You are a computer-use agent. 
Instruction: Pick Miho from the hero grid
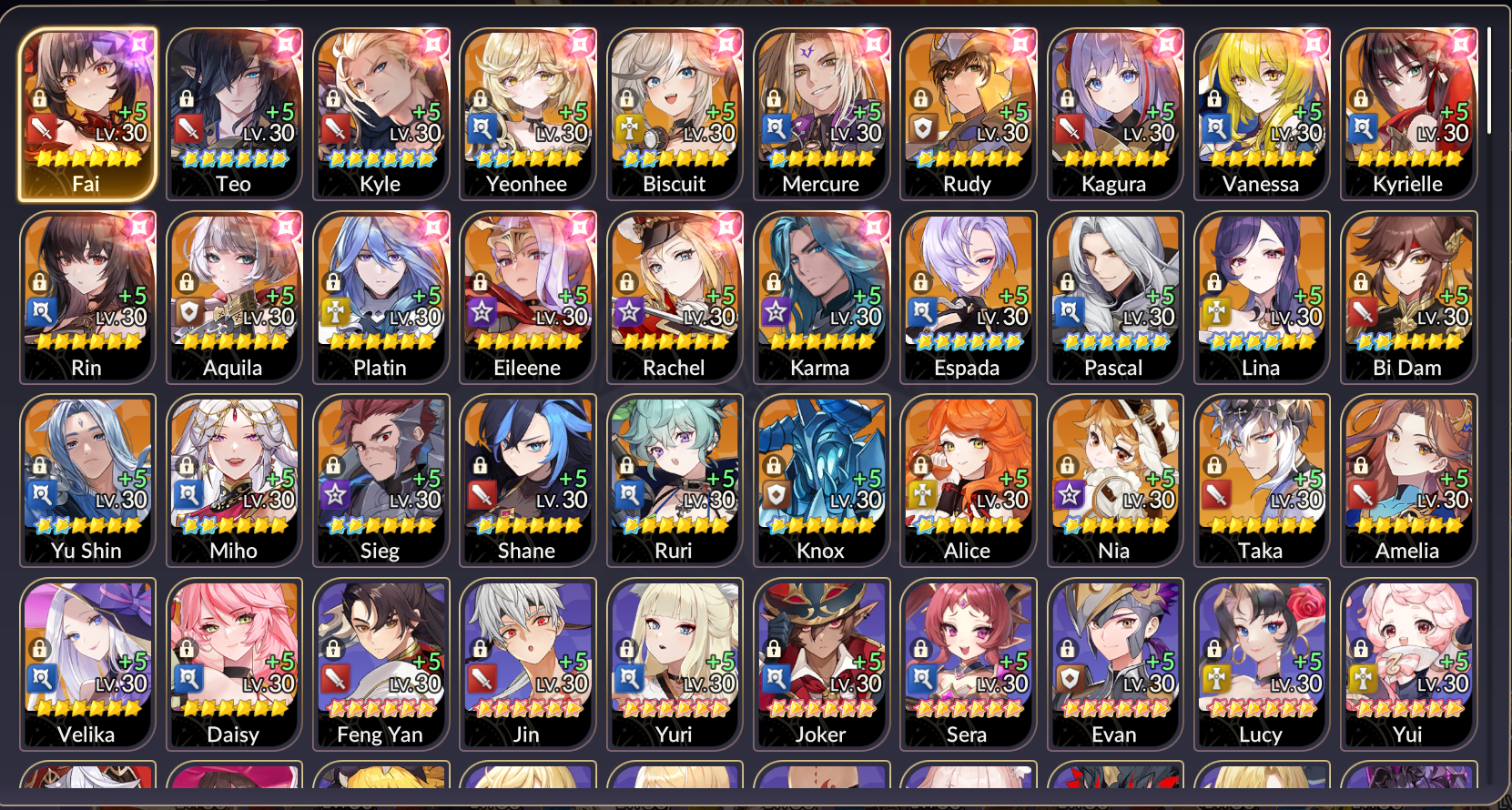point(234,480)
